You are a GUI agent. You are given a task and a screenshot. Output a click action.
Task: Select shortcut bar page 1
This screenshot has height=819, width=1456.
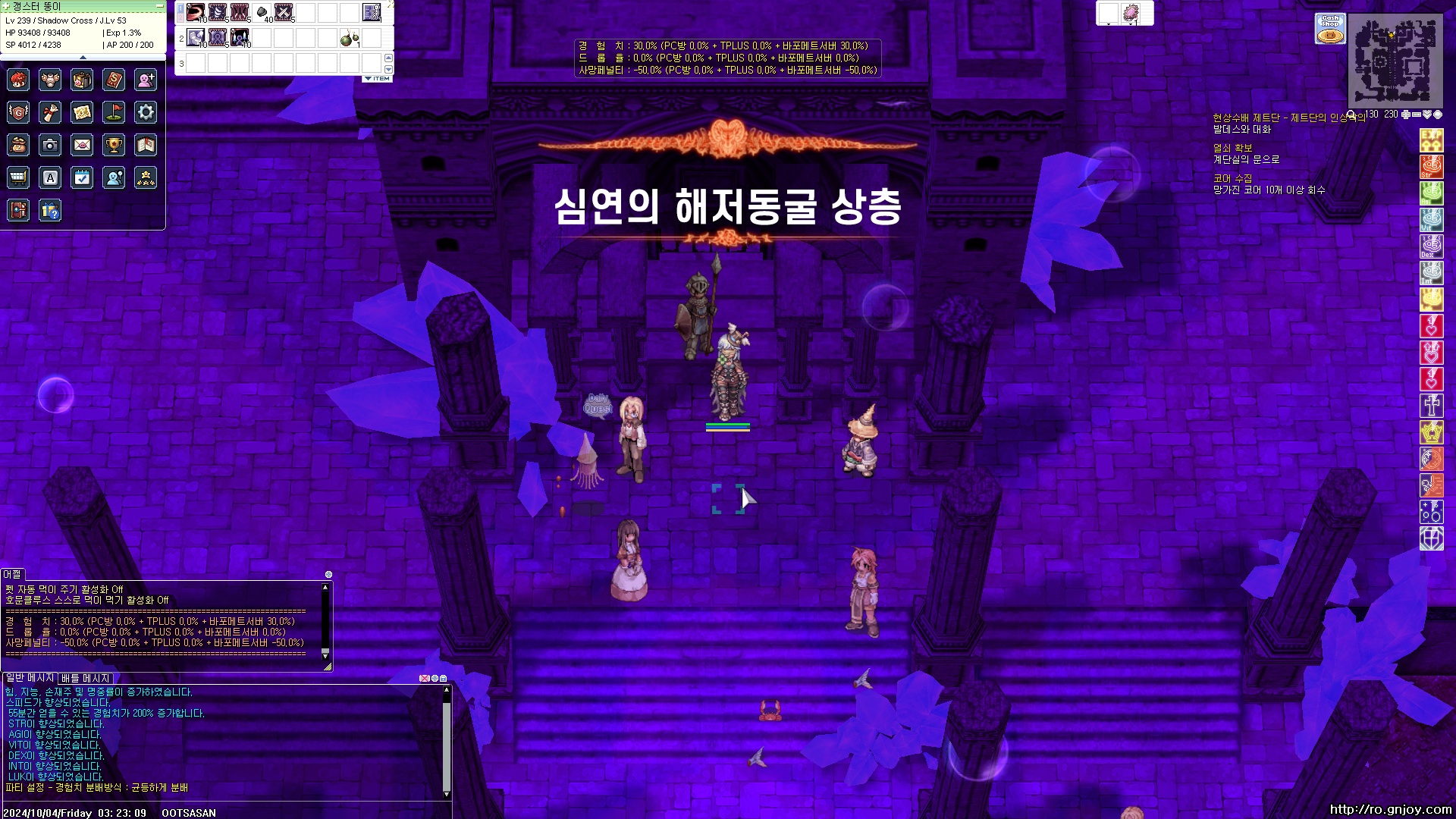179,9
